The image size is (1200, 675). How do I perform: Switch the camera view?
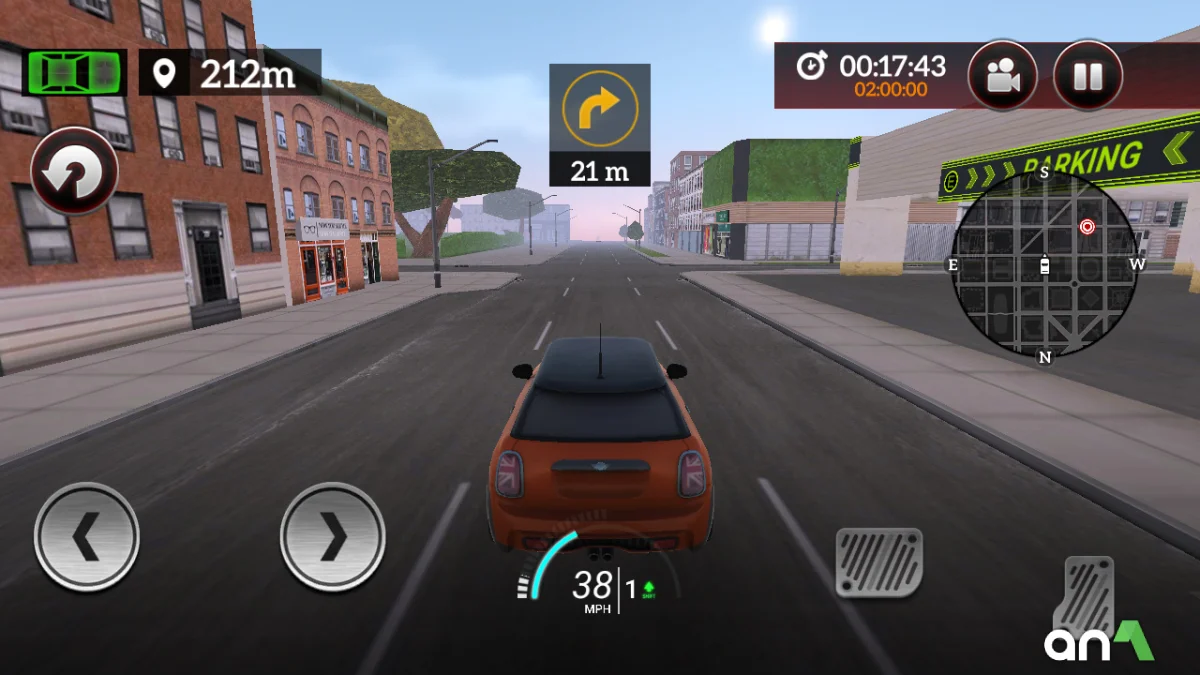point(1002,76)
